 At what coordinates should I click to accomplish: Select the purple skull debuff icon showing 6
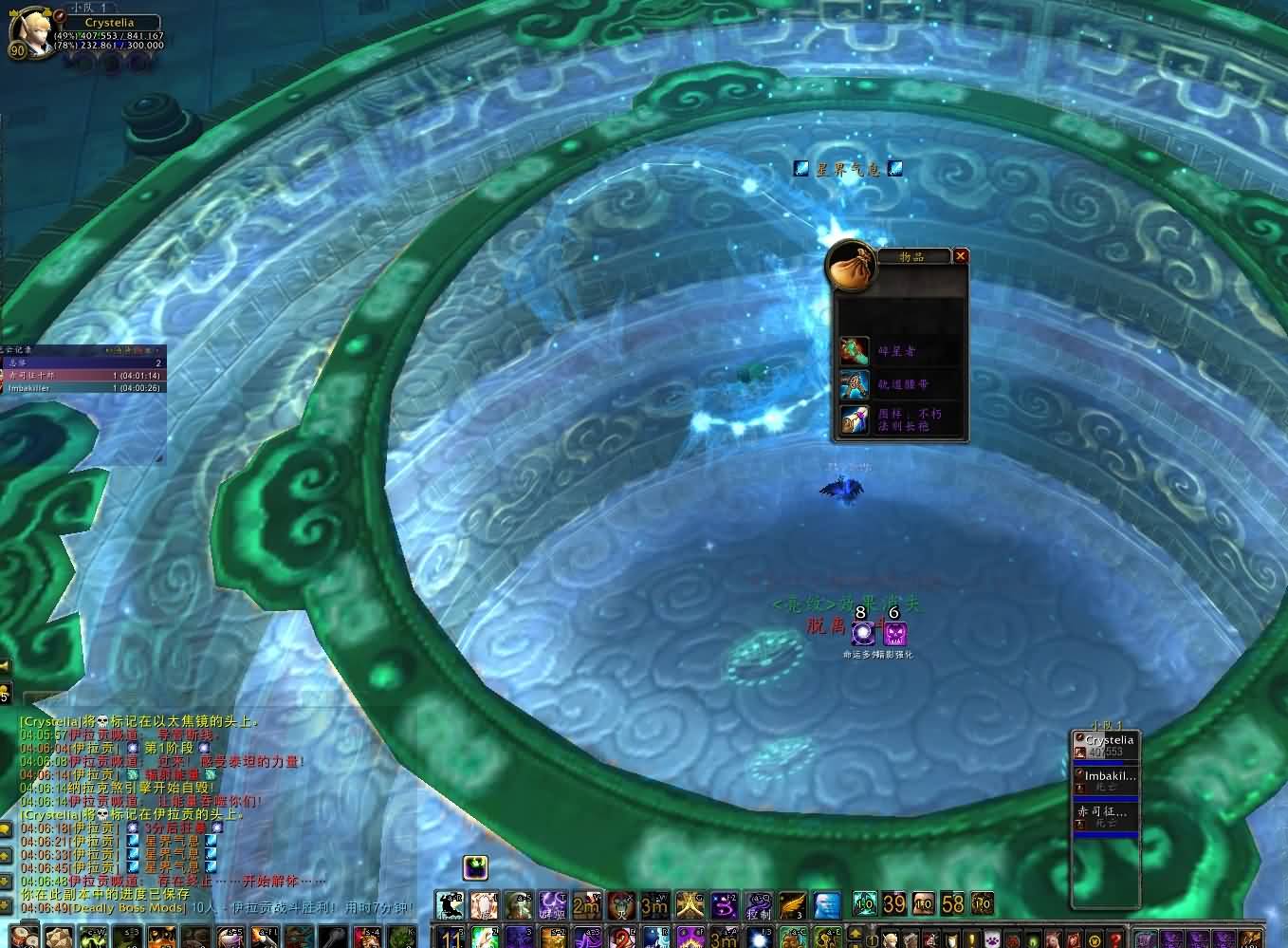894,633
